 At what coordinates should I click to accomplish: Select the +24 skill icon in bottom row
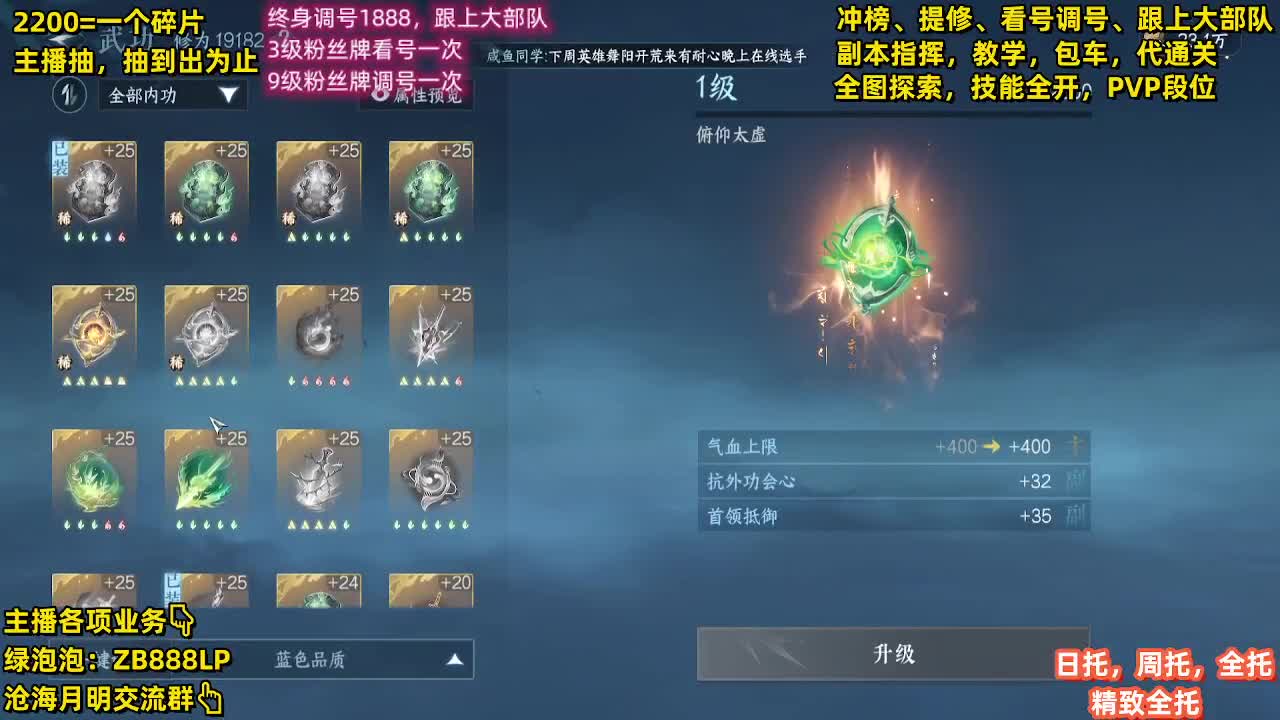tap(319, 592)
